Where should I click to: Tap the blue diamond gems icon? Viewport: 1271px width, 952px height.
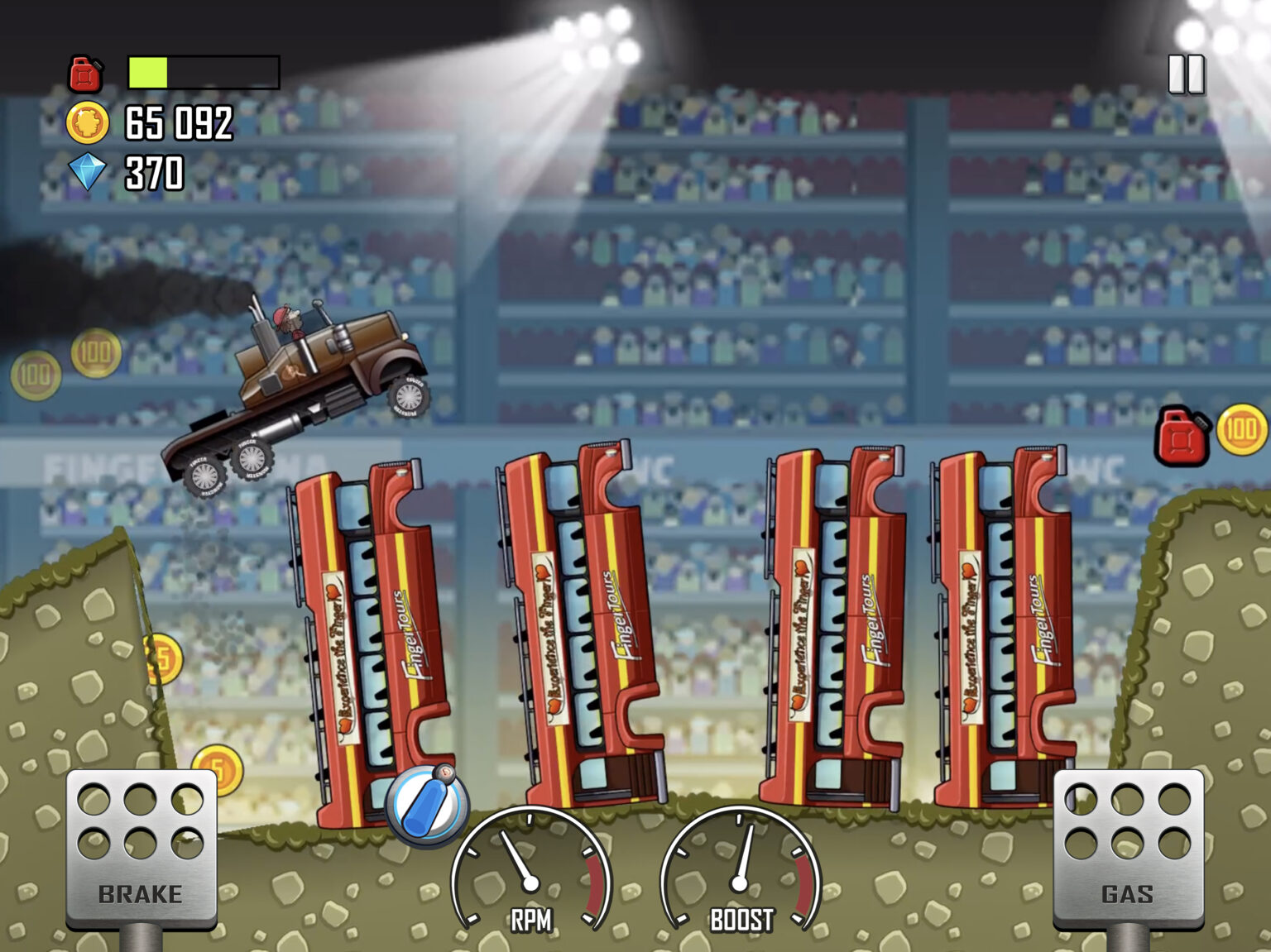pos(89,174)
